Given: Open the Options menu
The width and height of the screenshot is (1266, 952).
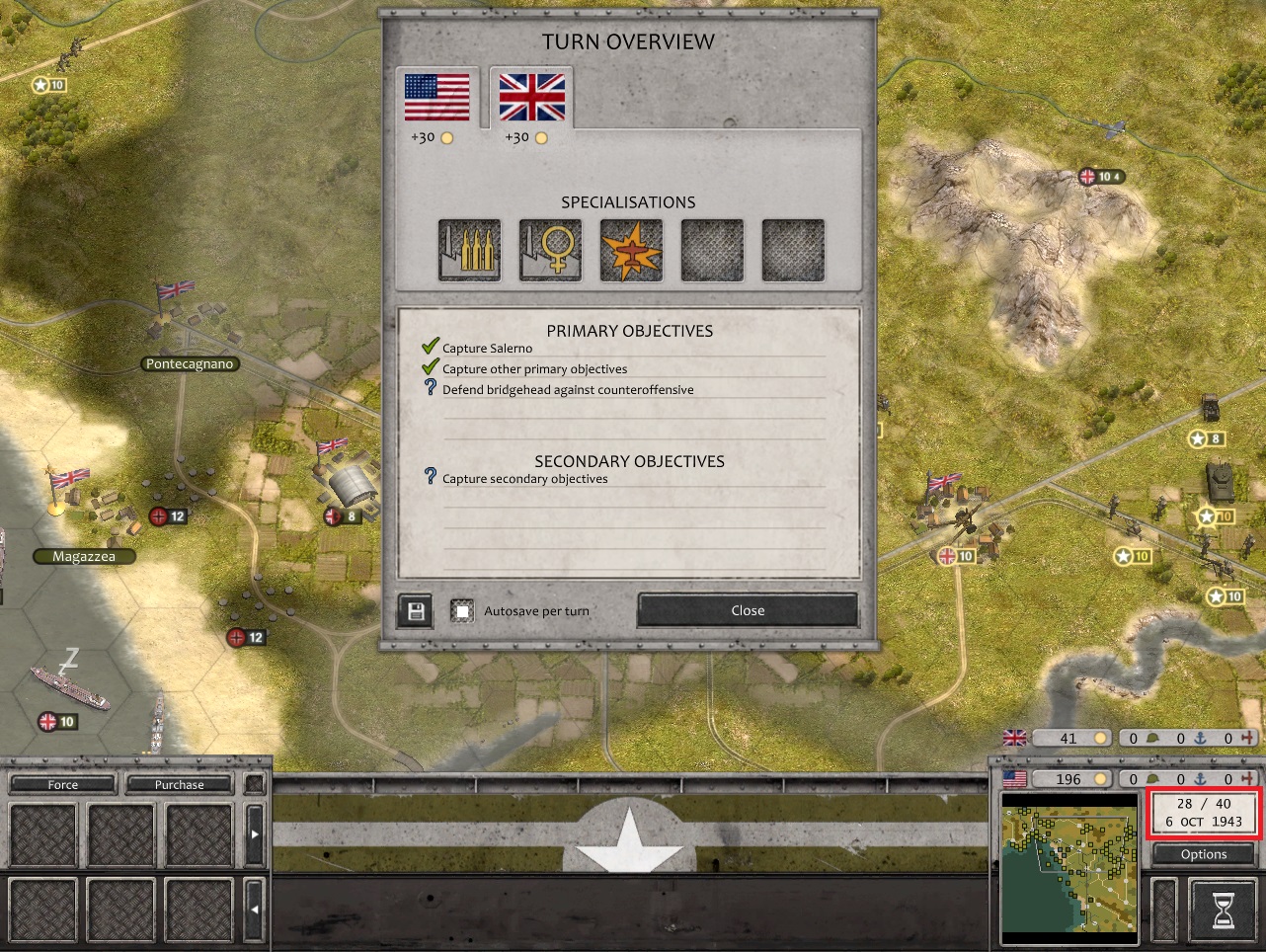Looking at the screenshot, I should click(x=1203, y=854).
